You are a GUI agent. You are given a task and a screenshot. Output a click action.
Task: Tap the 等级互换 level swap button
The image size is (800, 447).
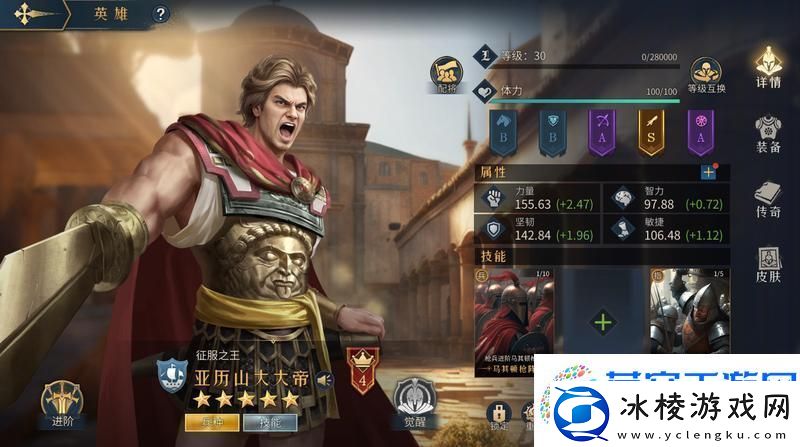[708, 73]
